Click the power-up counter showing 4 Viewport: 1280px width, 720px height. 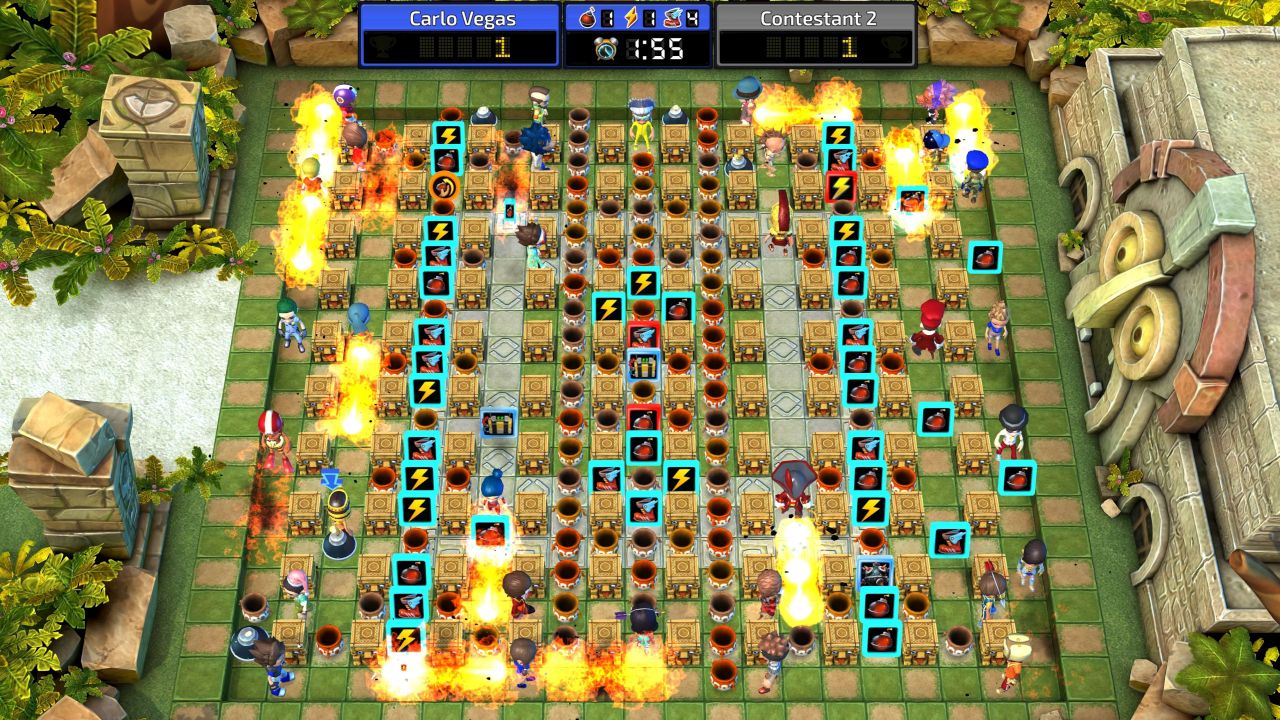[693, 17]
